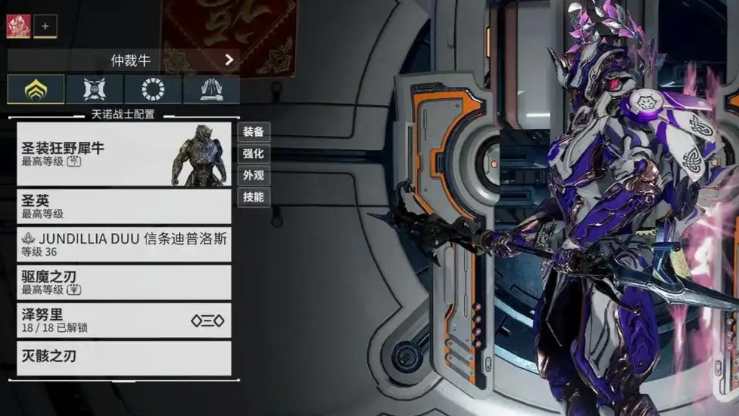Open the 强化 upgrade menu
This screenshot has height=416, width=739.
coord(253,154)
